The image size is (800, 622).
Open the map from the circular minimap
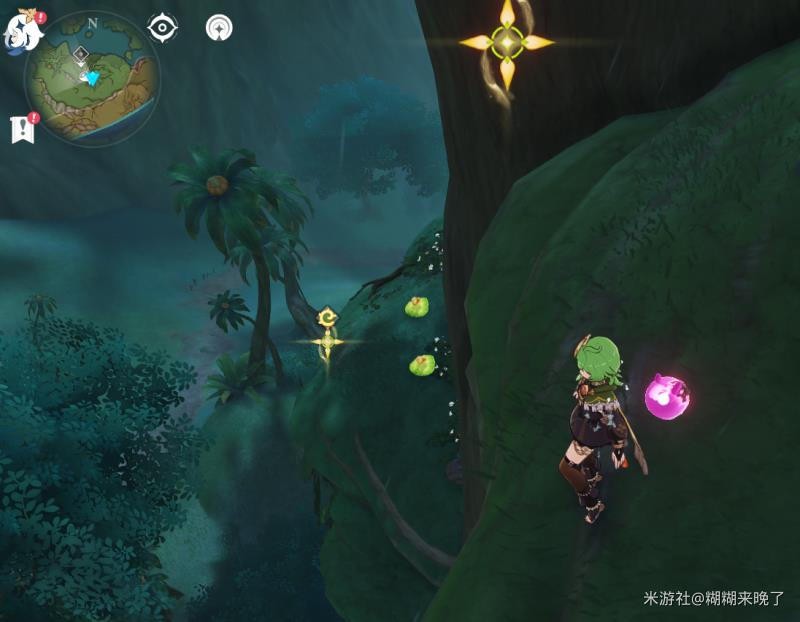click(92, 76)
